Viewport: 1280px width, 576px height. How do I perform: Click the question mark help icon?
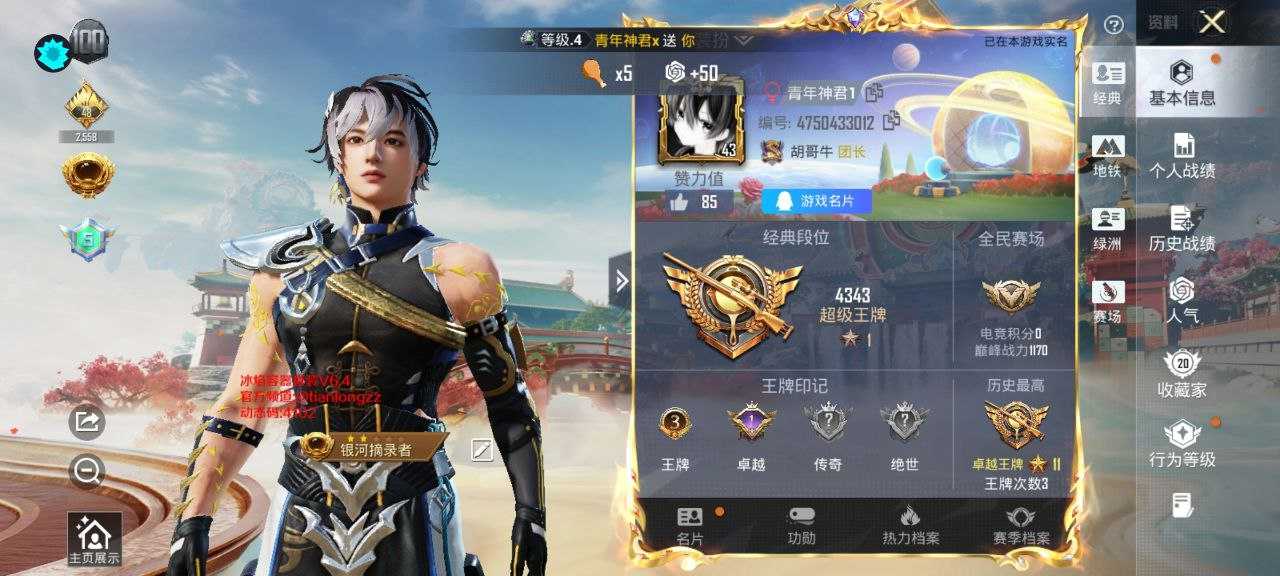[1113, 24]
